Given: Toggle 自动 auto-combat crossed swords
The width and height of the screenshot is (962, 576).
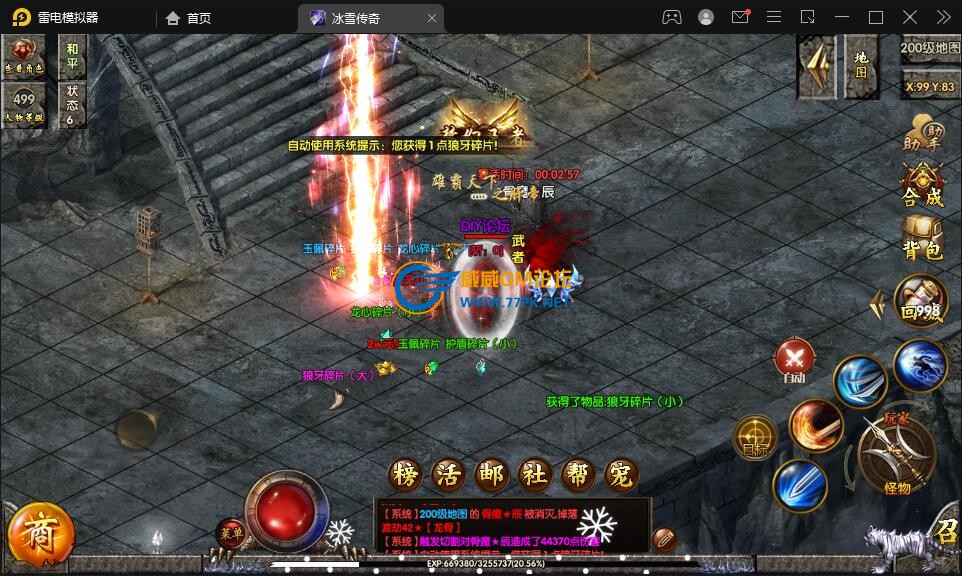Looking at the screenshot, I should (x=795, y=359).
